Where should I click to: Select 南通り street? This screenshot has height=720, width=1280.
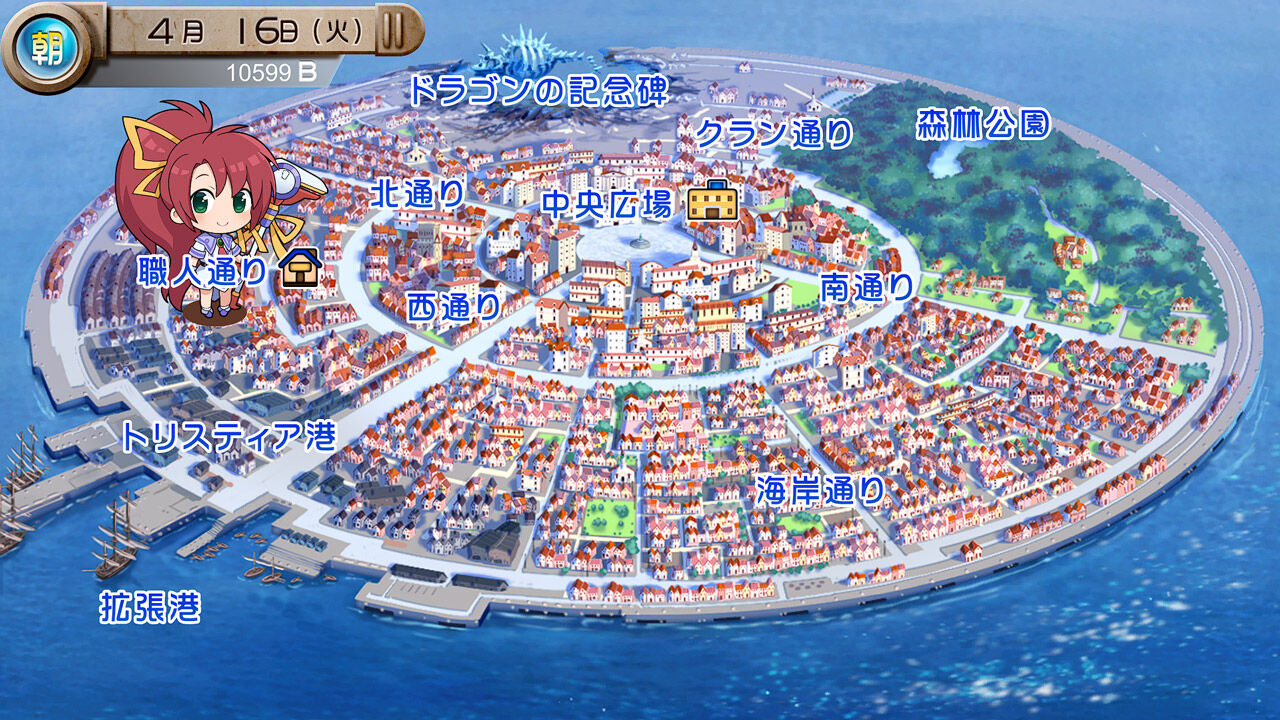[866, 288]
